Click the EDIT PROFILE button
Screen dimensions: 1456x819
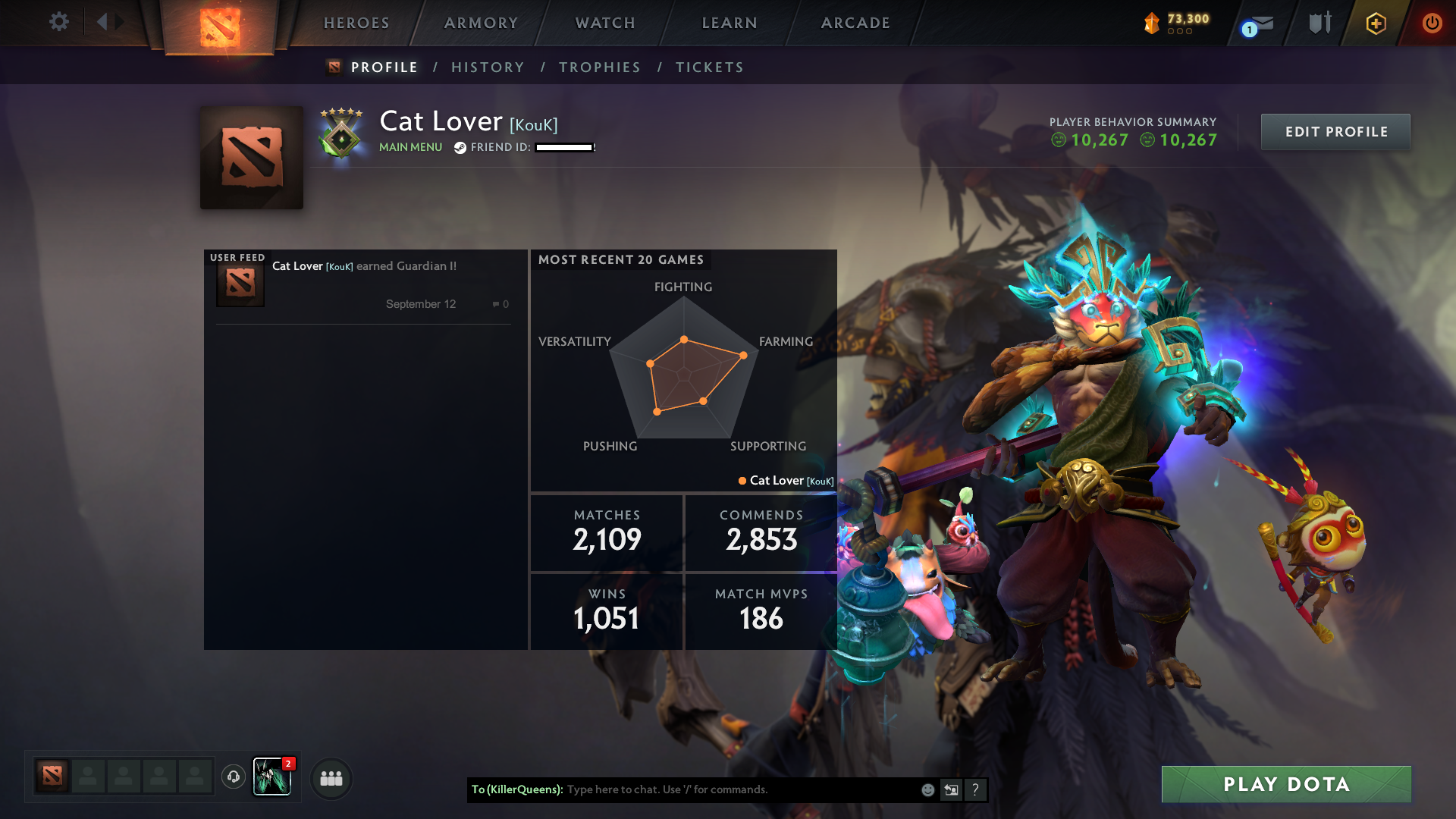pyautogui.click(x=1335, y=131)
